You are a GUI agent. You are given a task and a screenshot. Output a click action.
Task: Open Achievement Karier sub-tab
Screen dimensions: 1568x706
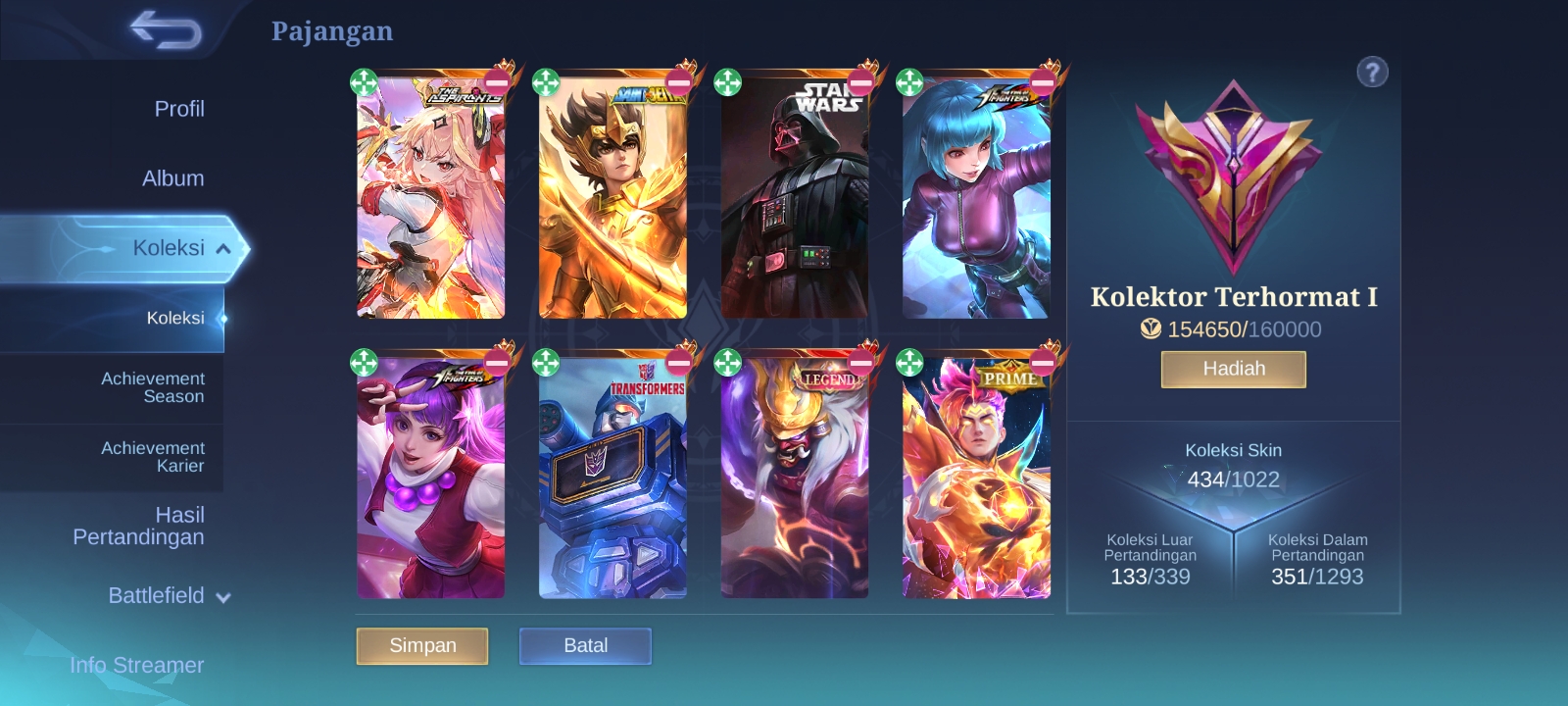pyautogui.click(x=153, y=457)
